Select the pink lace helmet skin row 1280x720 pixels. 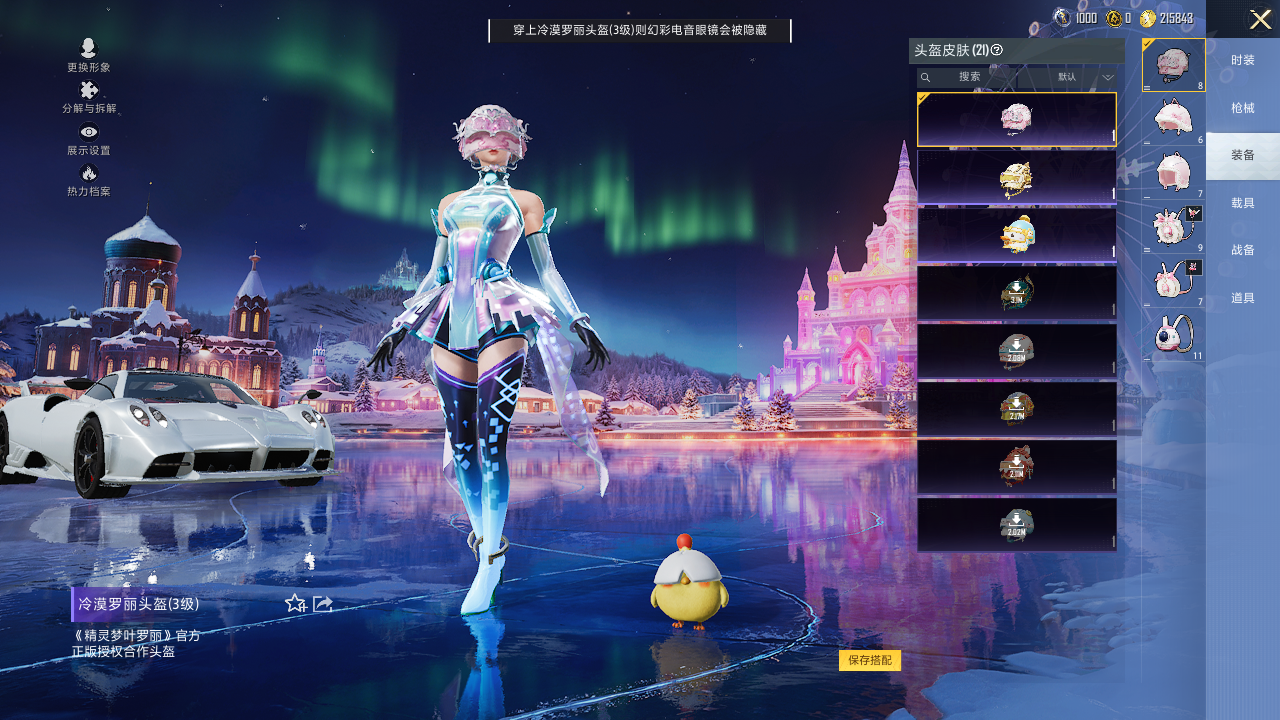1016,119
